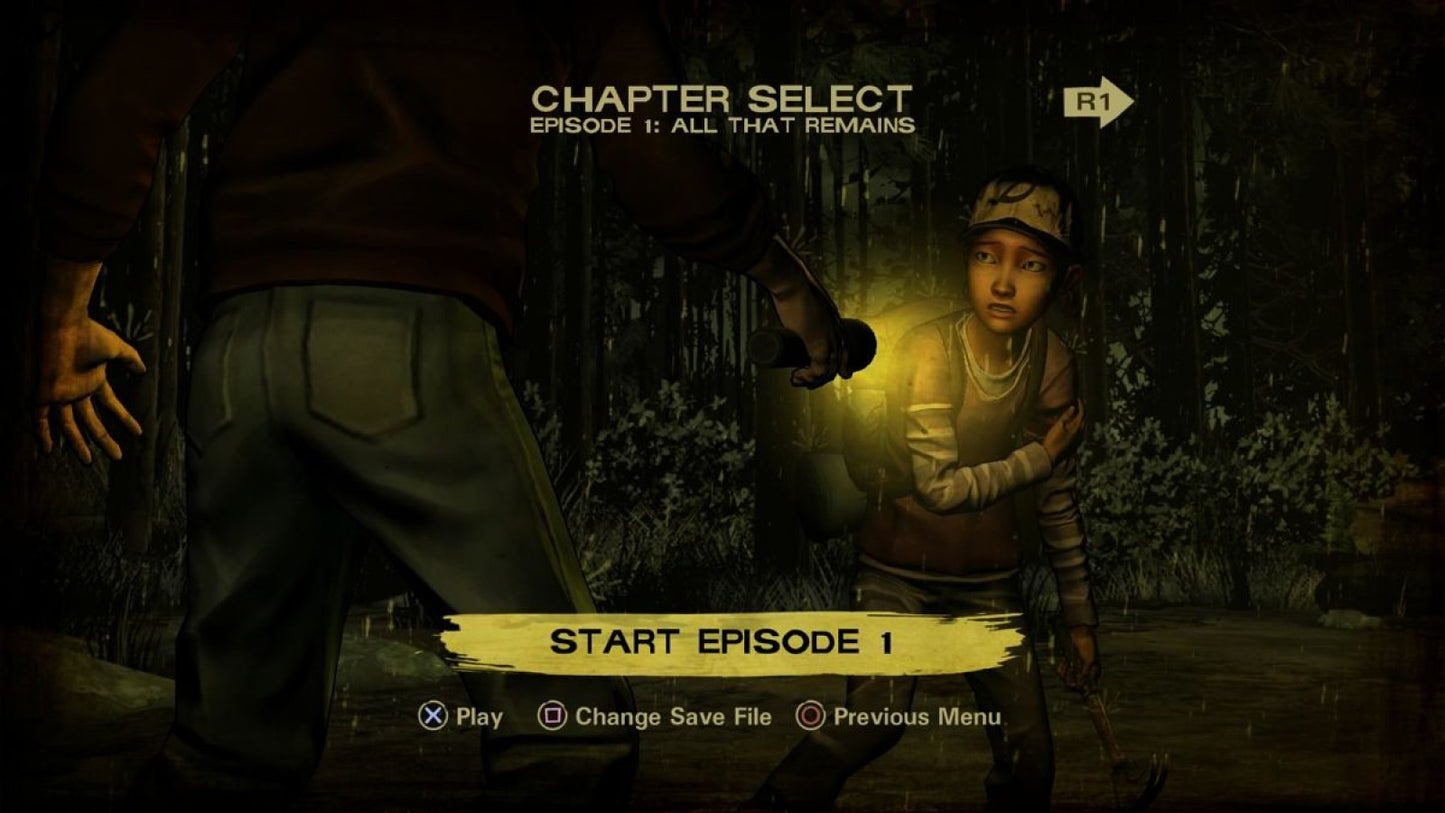Image resolution: width=1445 pixels, height=813 pixels.
Task: Select the Cross button icon beside Play
Action: click(432, 716)
